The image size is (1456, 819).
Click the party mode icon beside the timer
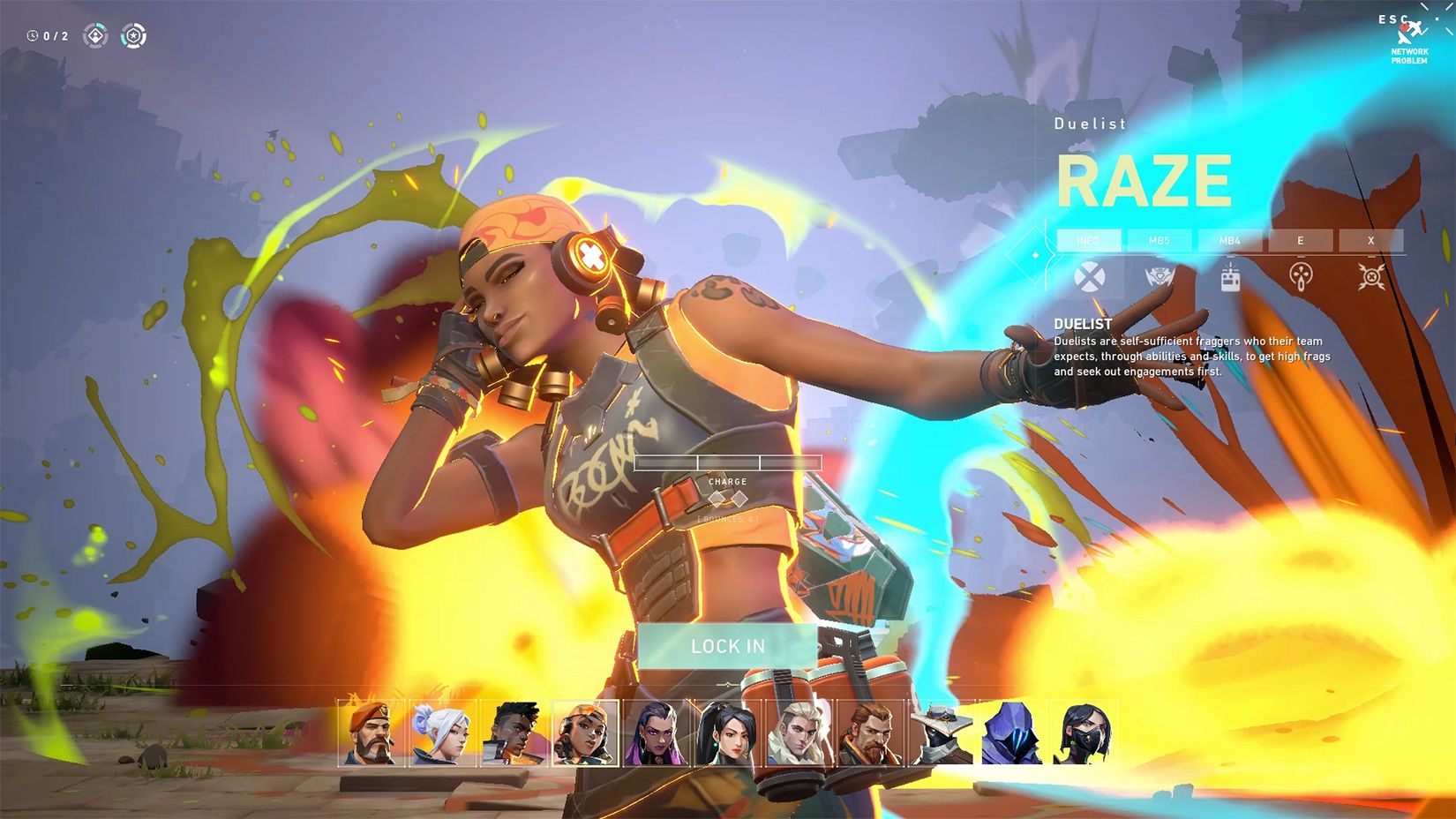pyautogui.click(x=95, y=35)
